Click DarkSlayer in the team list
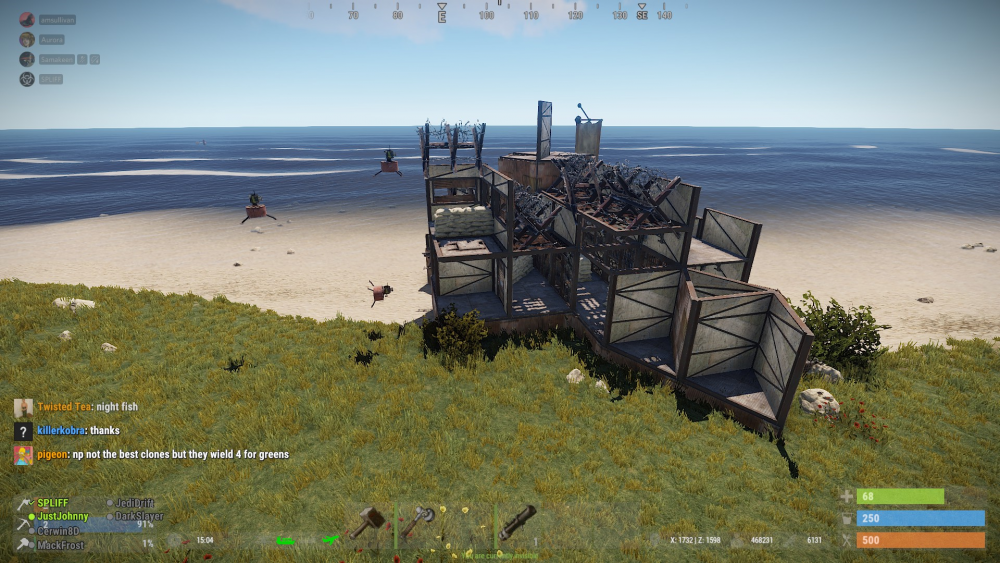This screenshot has width=1000, height=563. [139, 517]
